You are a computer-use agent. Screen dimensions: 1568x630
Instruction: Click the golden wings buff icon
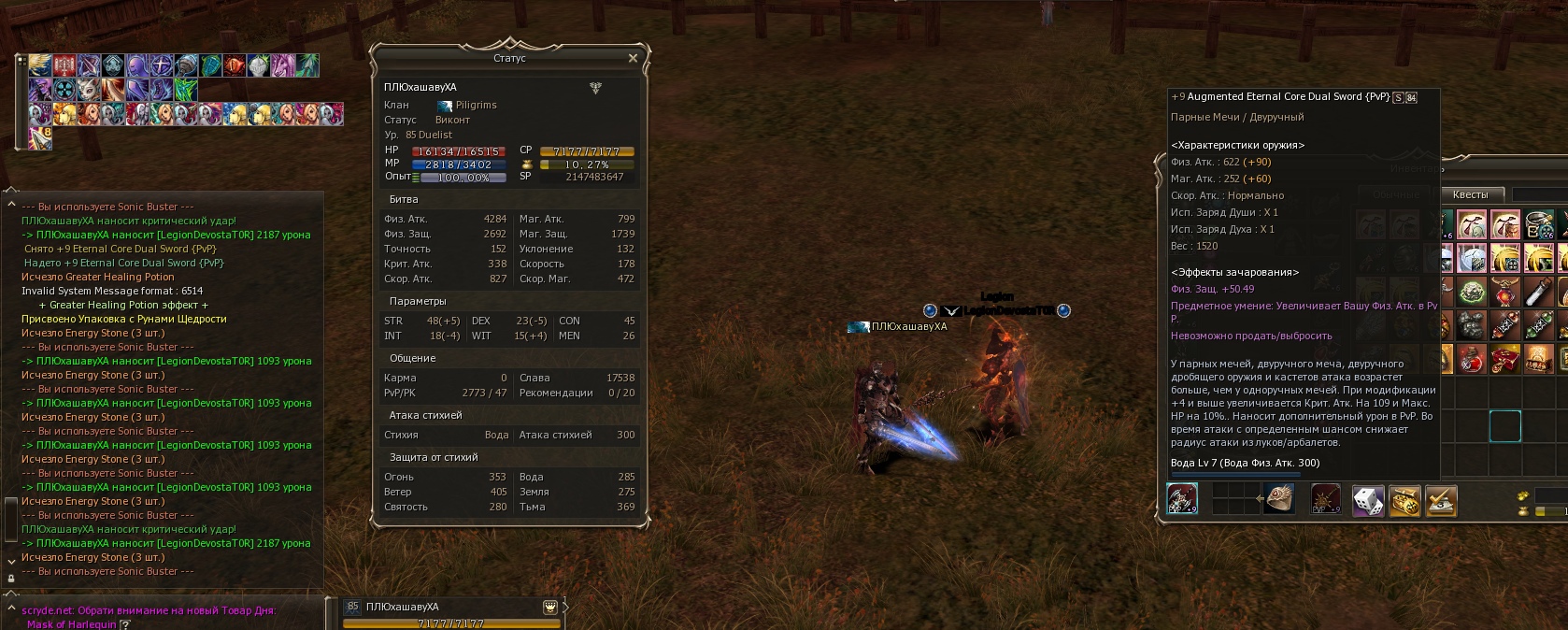coord(40,64)
